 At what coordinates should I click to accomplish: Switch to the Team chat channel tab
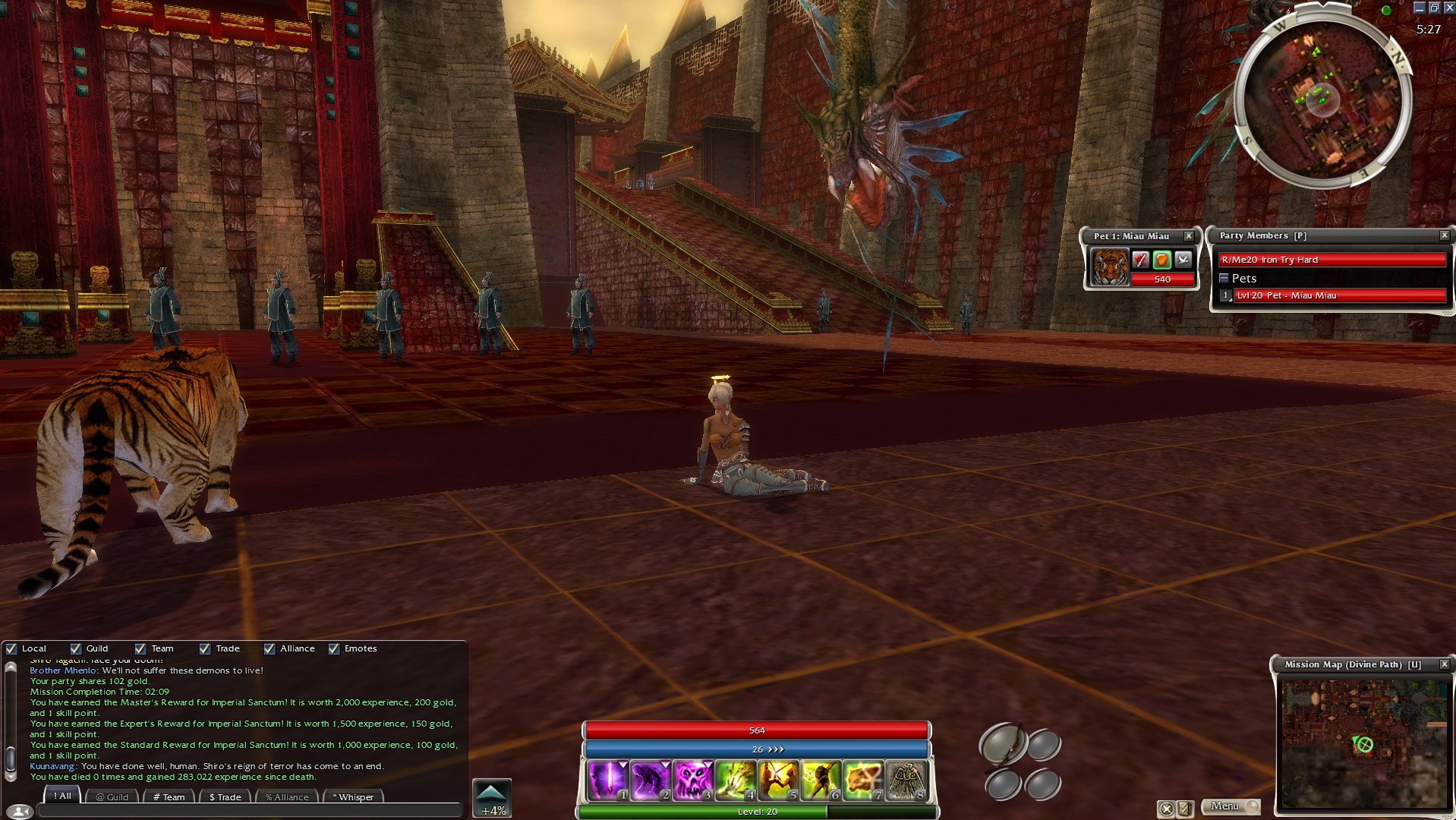(169, 796)
